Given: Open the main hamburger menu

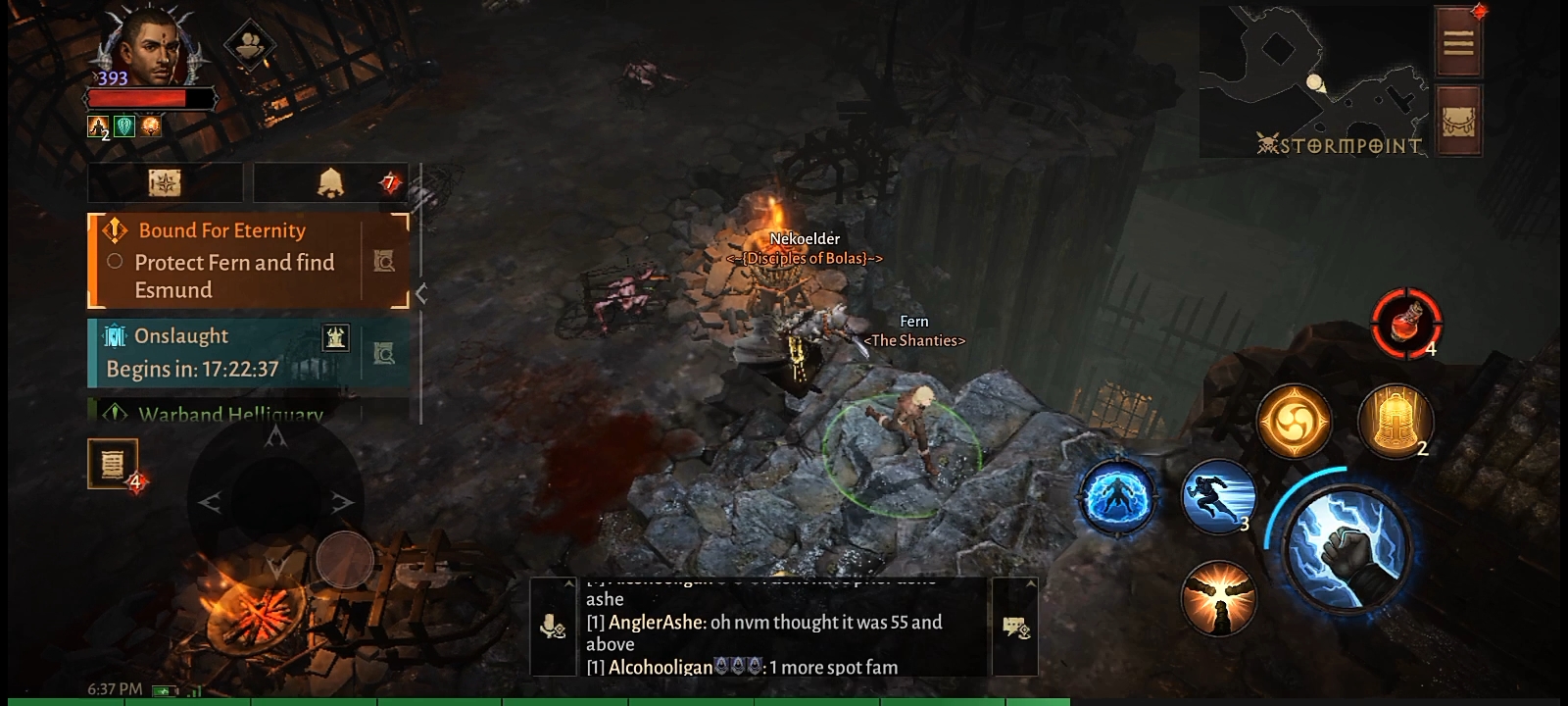Looking at the screenshot, I should pos(1458,42).
